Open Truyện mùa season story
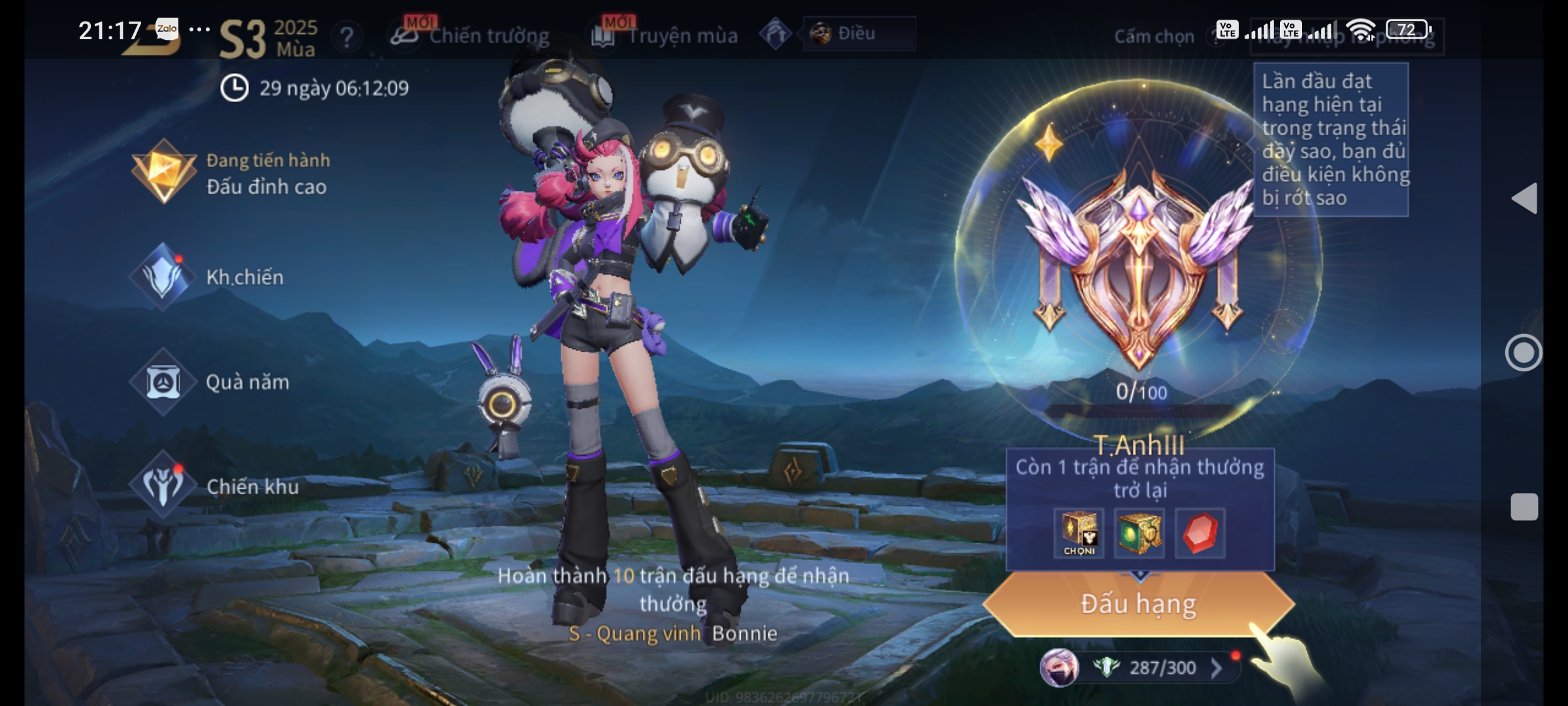The width and height of the screenshot is (1568, 706). pyautogui.click(x=665, y=35)
